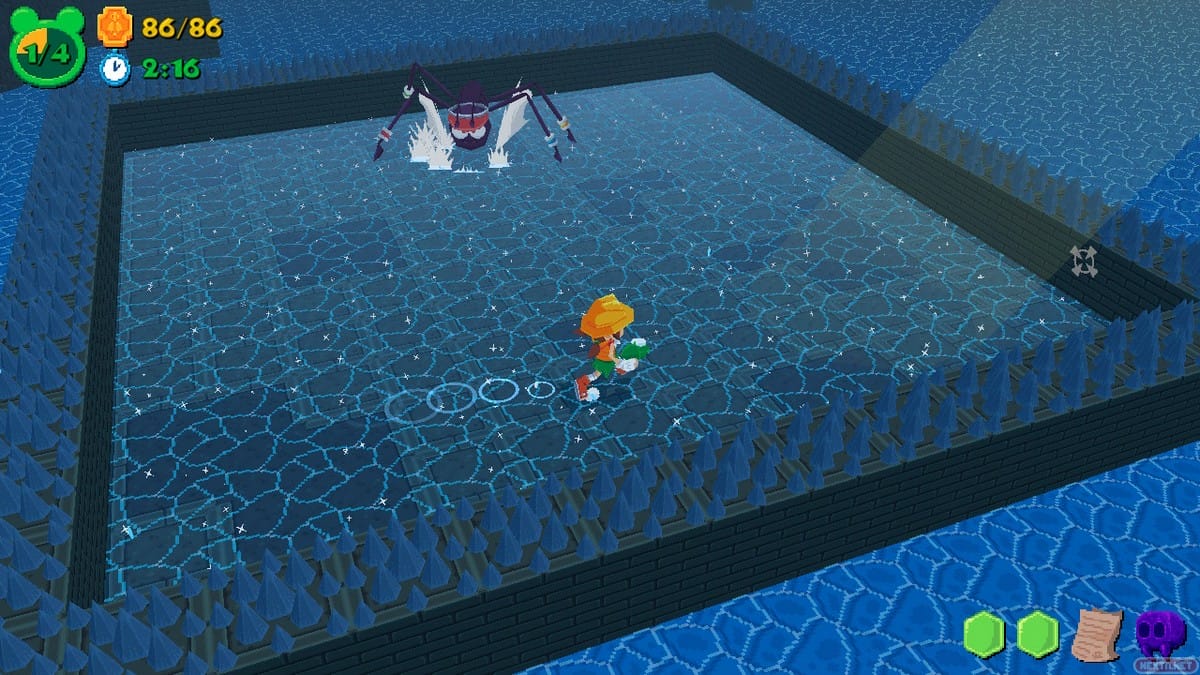This screenshot has width=1200, height=675.
Task: Select the purple skull icon
Action: point(1160,632)
